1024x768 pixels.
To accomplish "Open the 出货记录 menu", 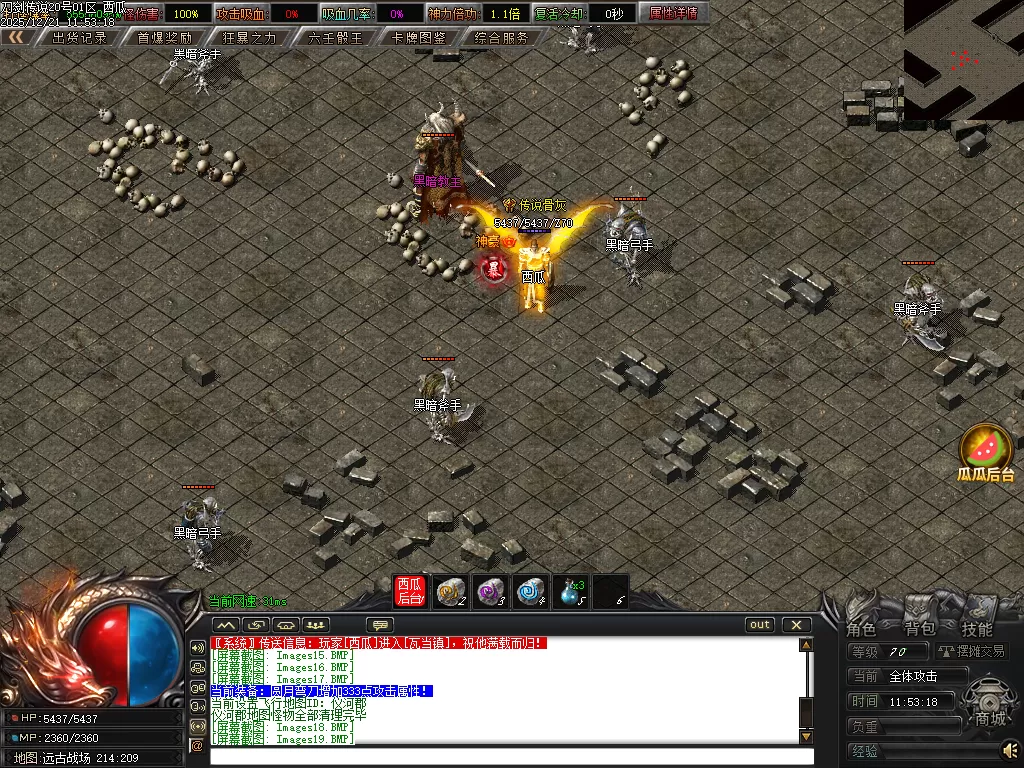I will (x=79, y=38).
